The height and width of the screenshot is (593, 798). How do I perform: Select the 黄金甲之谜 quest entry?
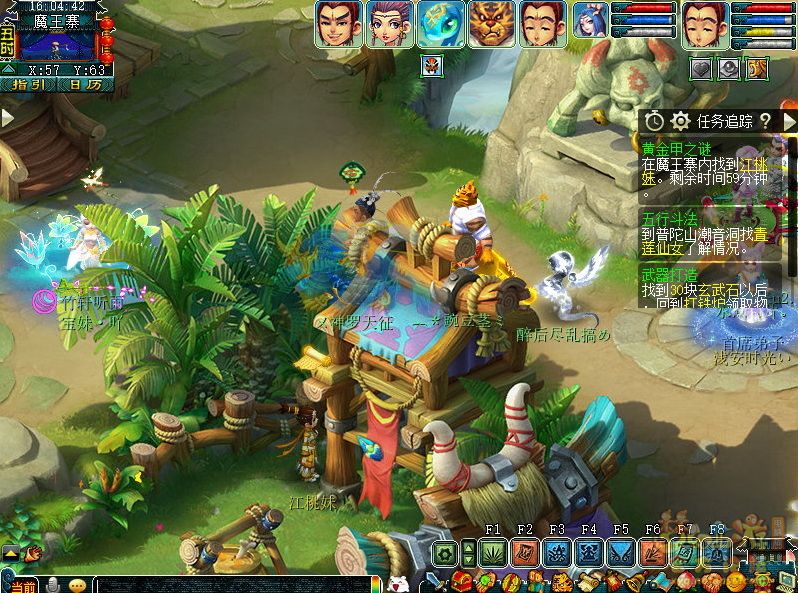tap(675, 148)
